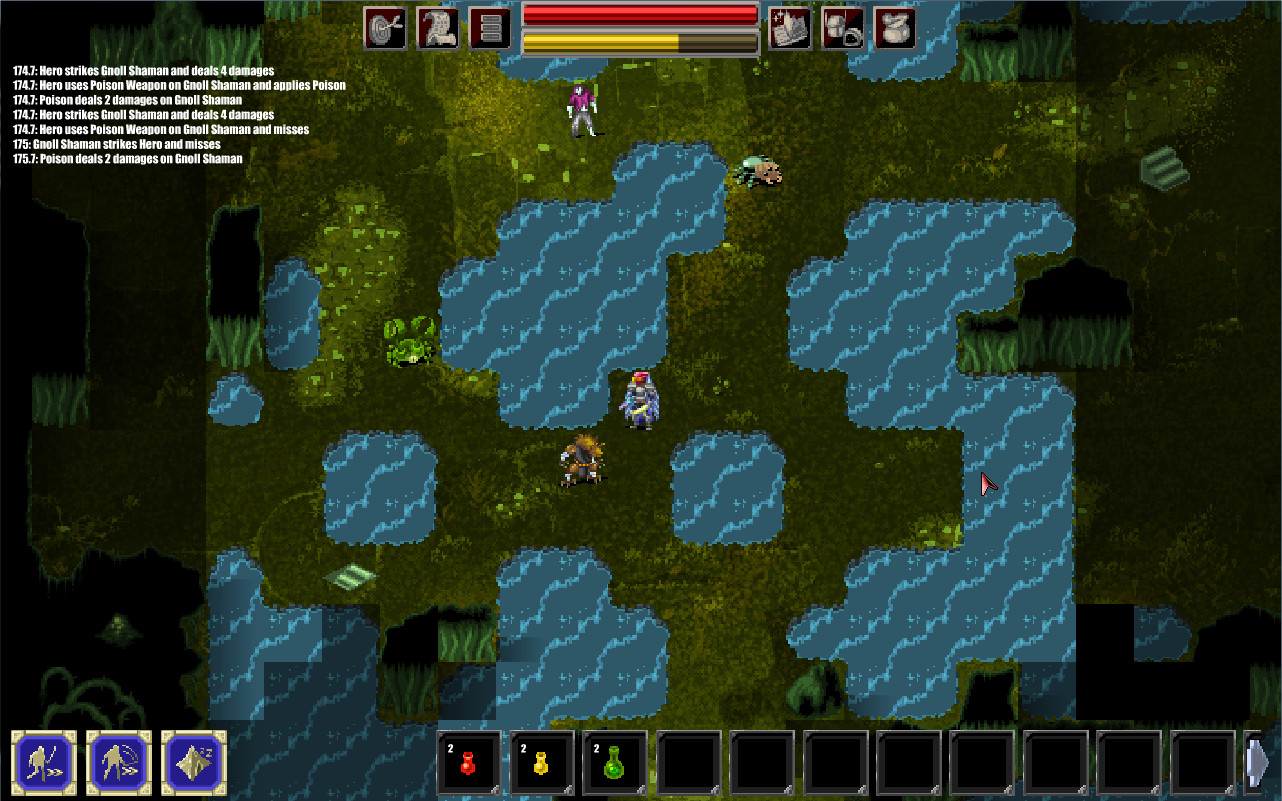Screen dimensions: 1282x801
Task: Drink the red potion from the hotbar
Action: tap(468, 762)
